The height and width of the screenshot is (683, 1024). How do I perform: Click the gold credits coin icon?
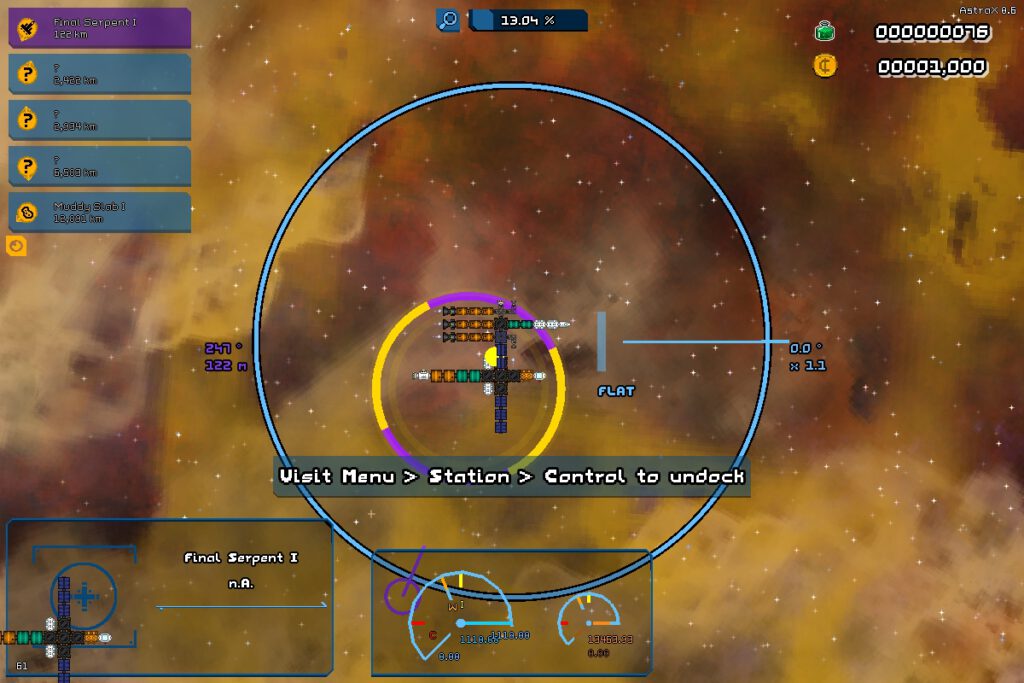825,66
